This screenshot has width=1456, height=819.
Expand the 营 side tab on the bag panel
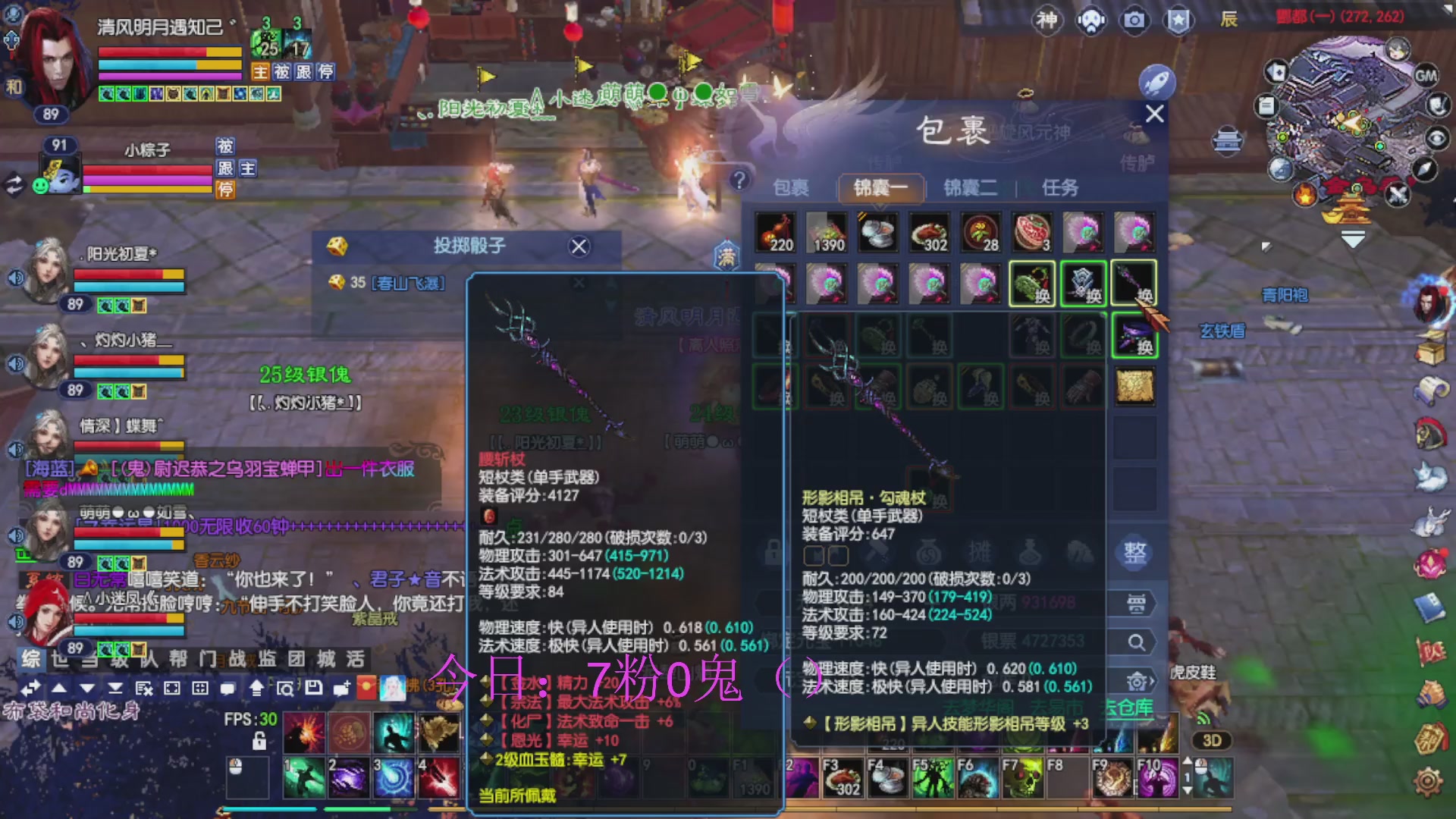(x=1137, y=603)
